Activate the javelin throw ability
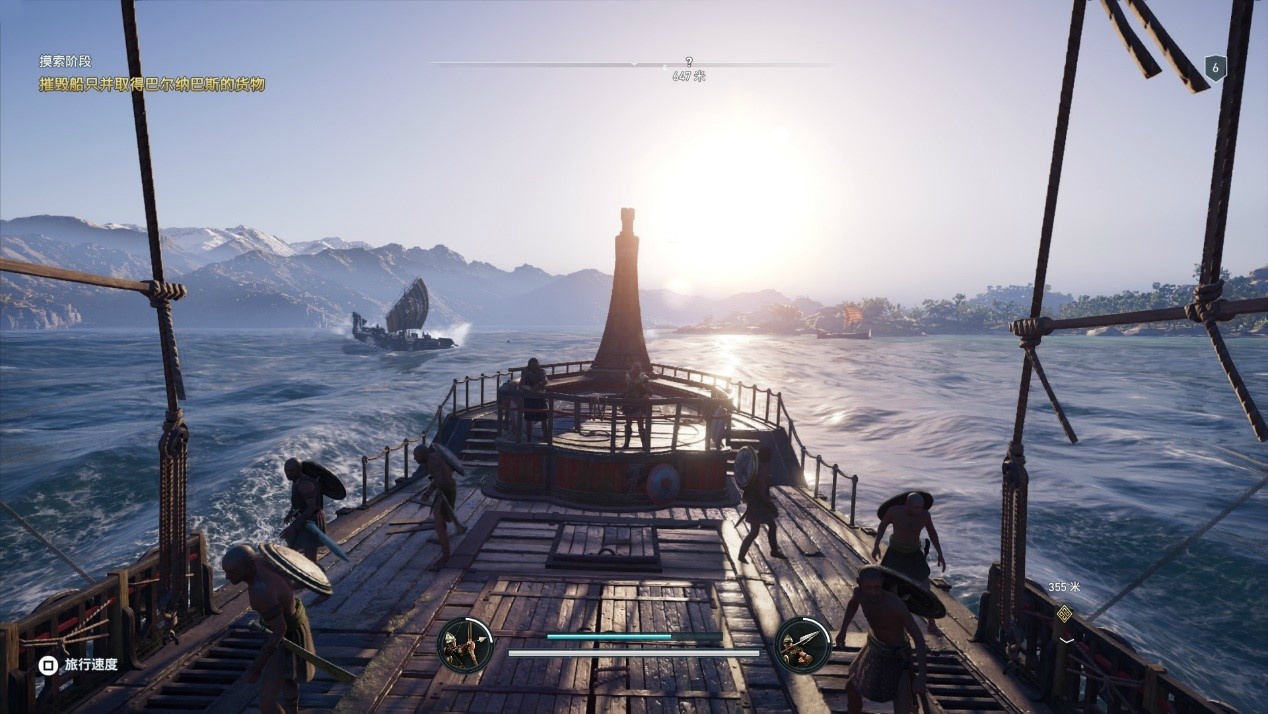Viewport: 1268px width, 714px height. [x=802, y=644]
